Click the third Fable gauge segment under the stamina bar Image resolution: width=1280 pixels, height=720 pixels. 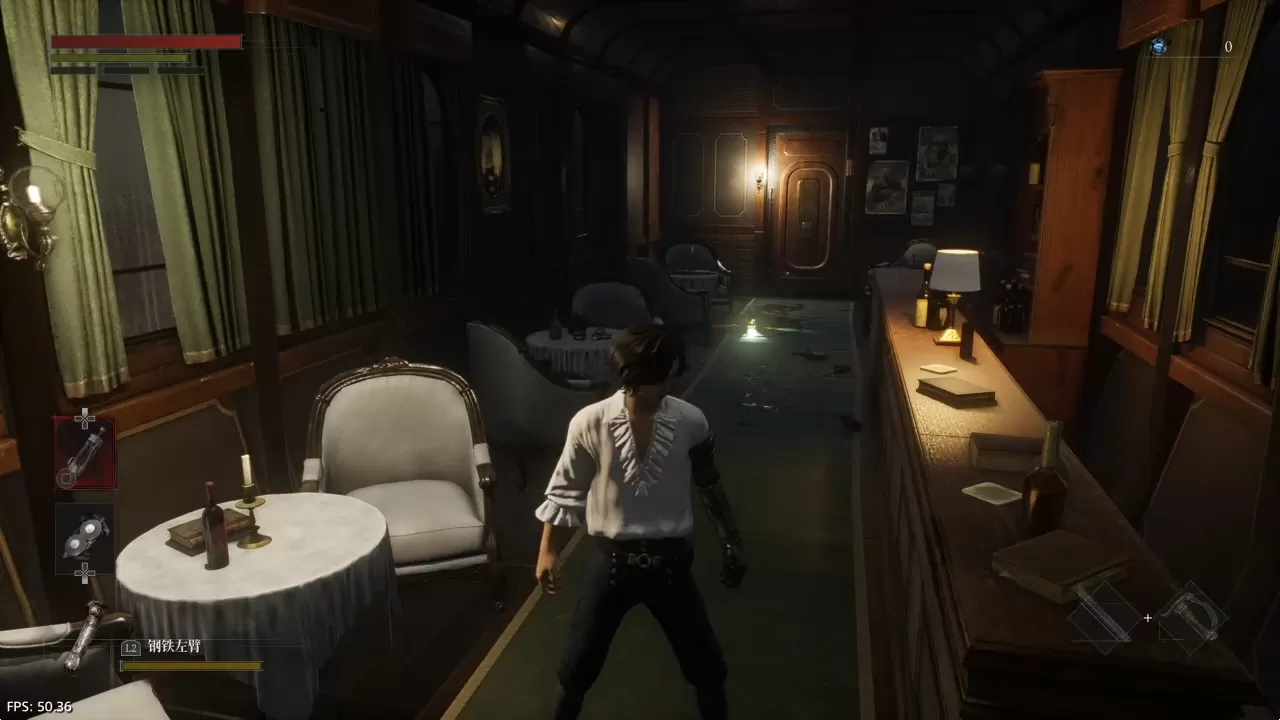[180, 70]
